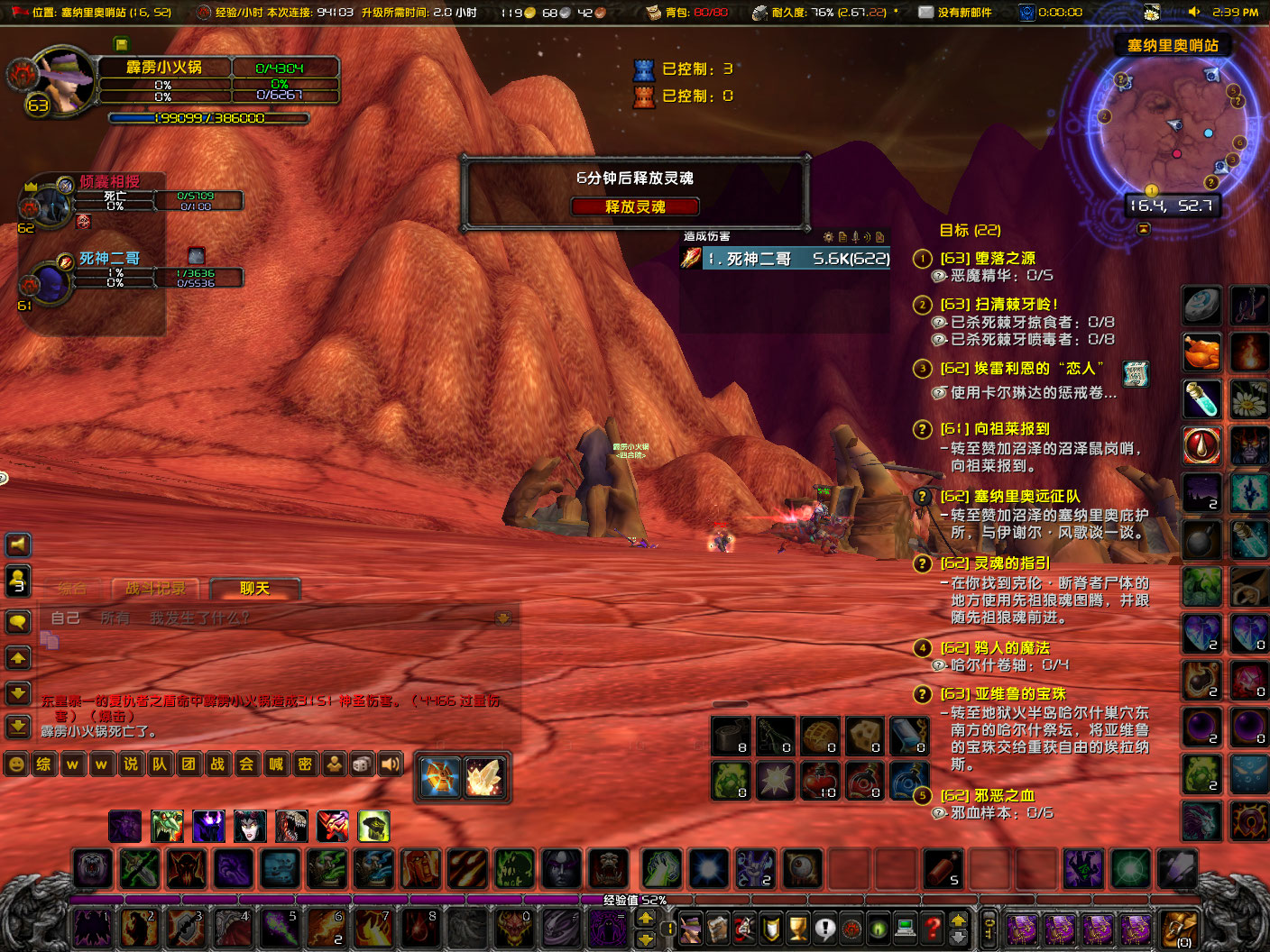Activate the action bar slot numbered 1
Image resolution: width=1270 pixels, height=952 pixels.
92,928
